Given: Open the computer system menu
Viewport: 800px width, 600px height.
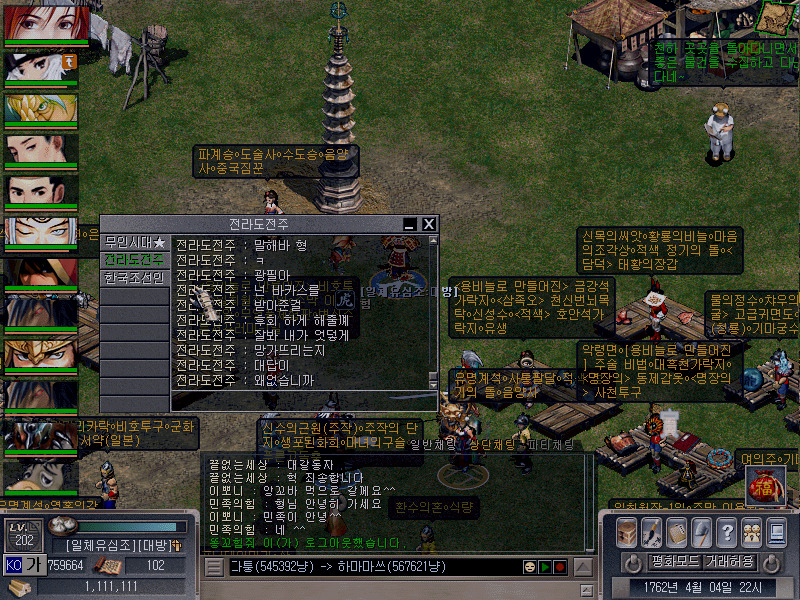Looking at the screenshot, I should [x=776, y=532].
